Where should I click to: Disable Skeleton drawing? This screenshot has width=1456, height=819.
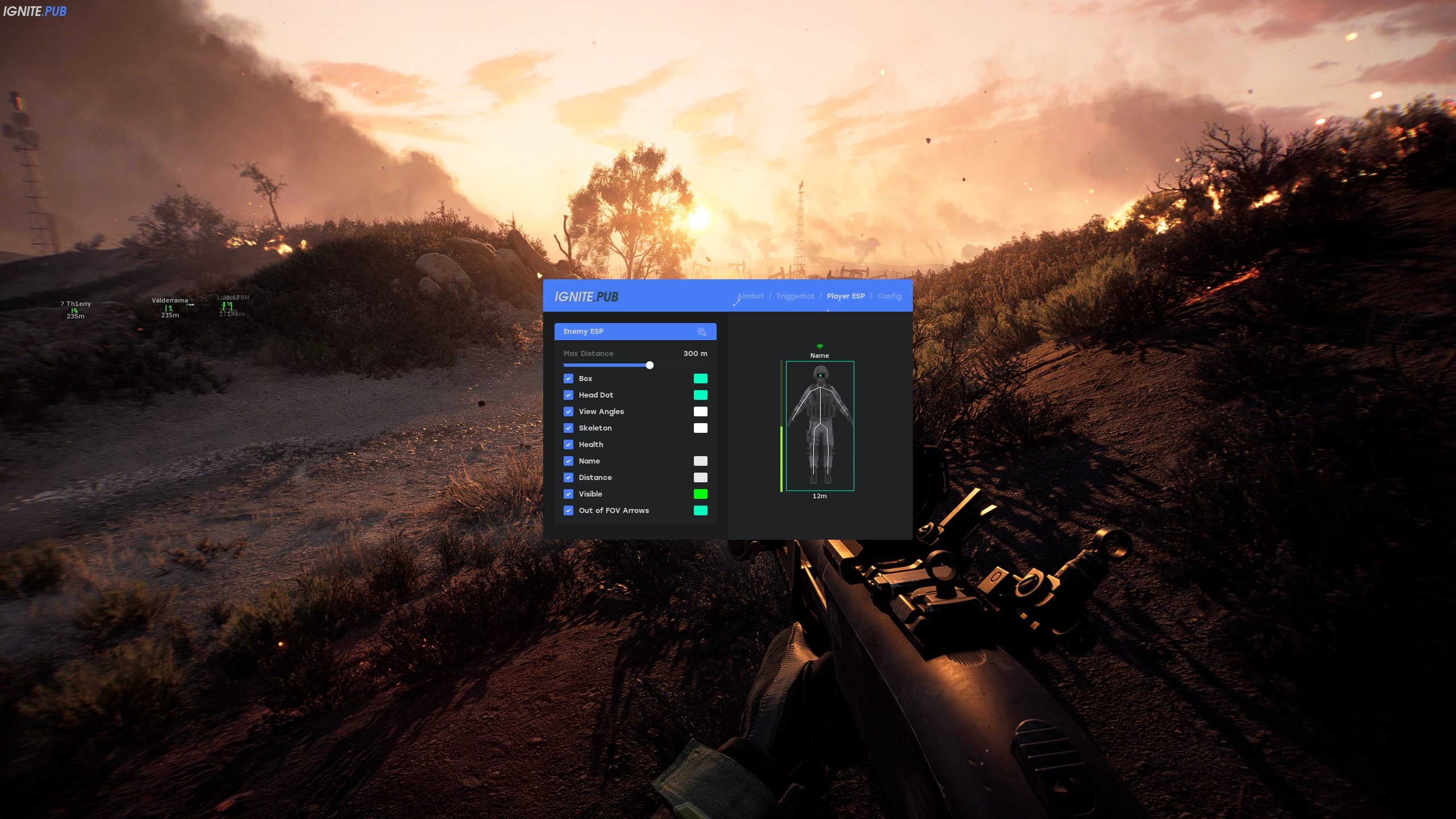pos(569,428)
